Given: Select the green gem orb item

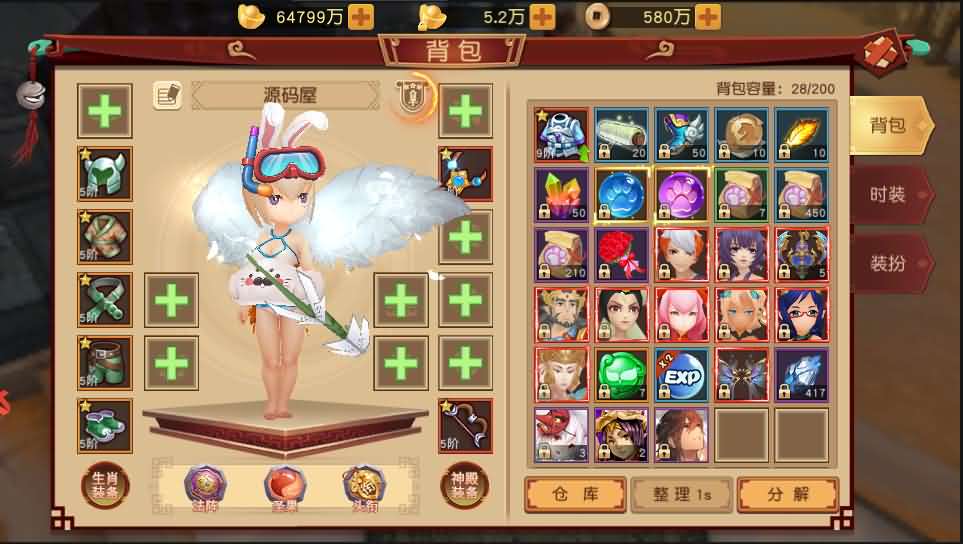Looking at the screenshot, I should point(621,375).
